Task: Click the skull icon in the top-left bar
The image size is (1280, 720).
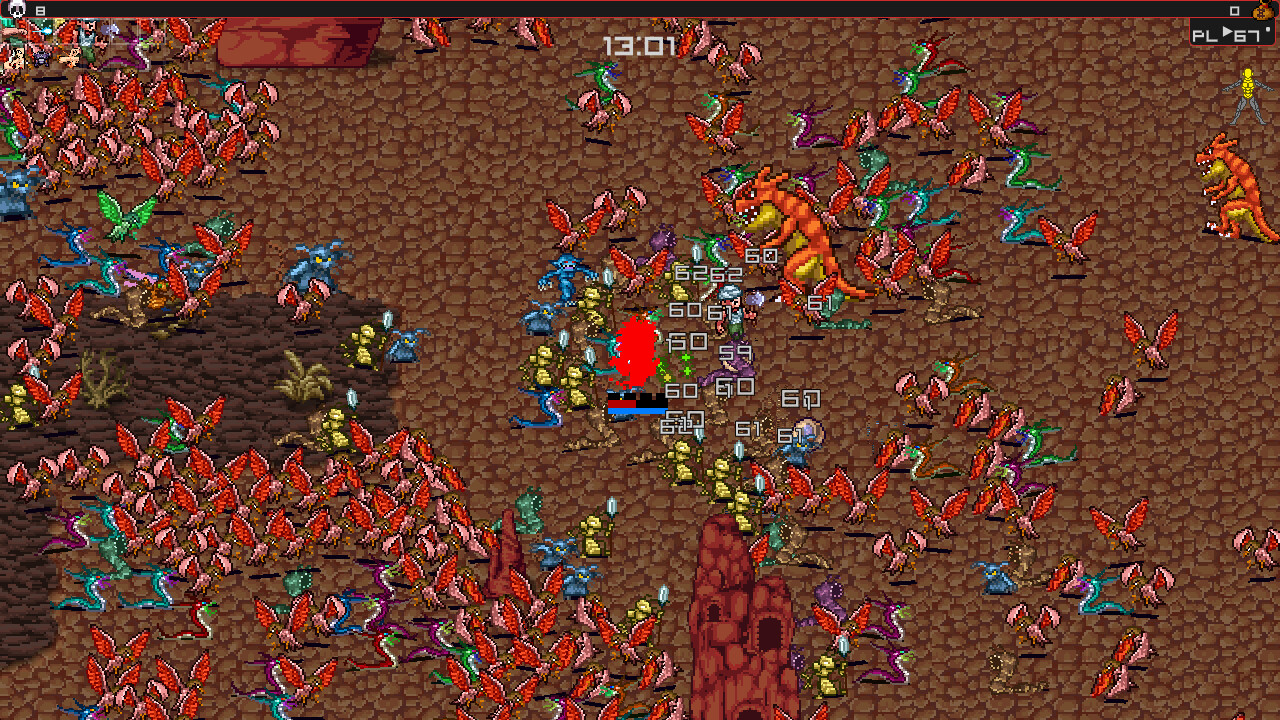Action: pos(16,9)
